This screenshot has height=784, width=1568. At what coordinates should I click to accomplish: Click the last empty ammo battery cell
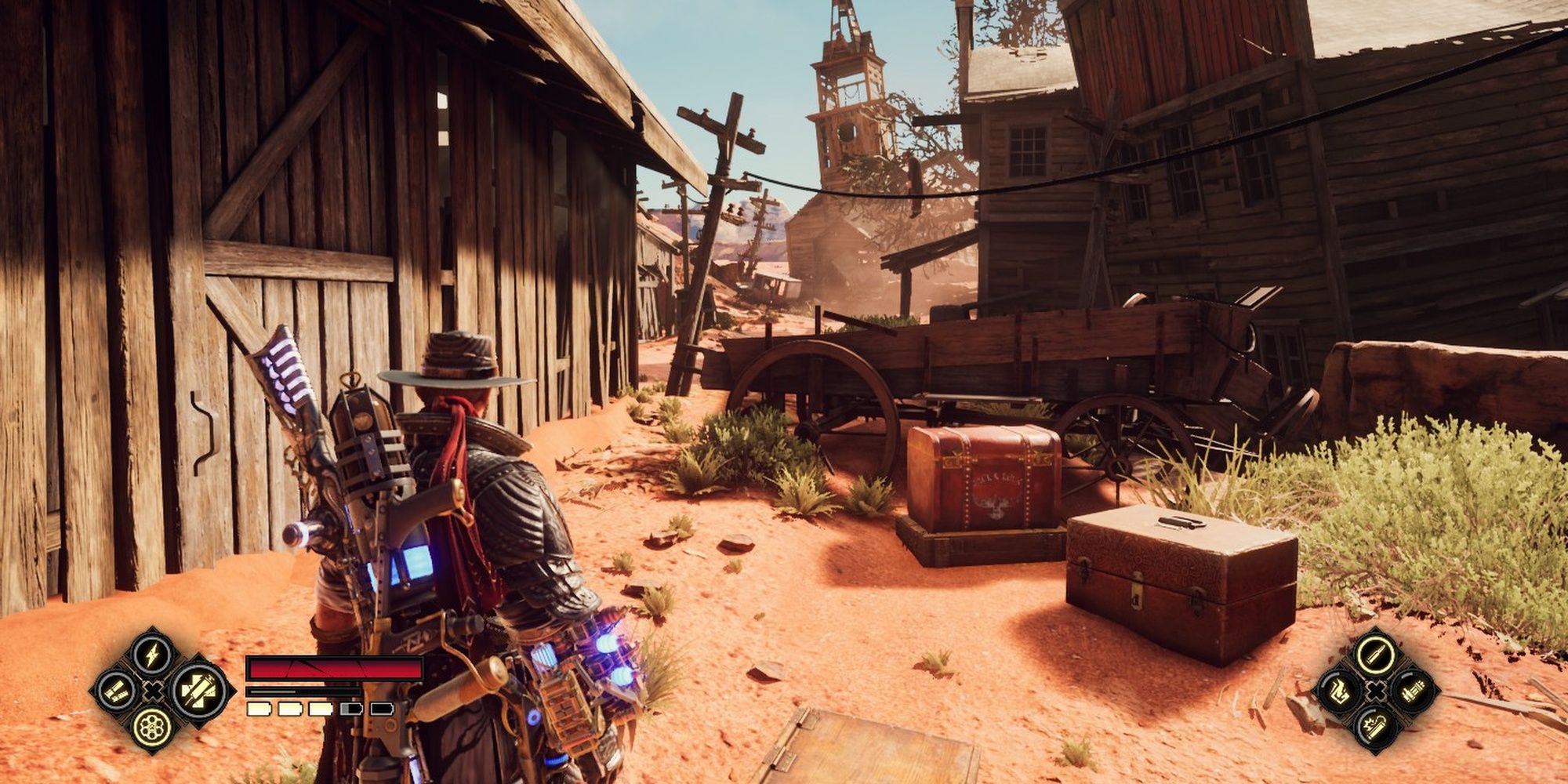click(x=381, y=709)
